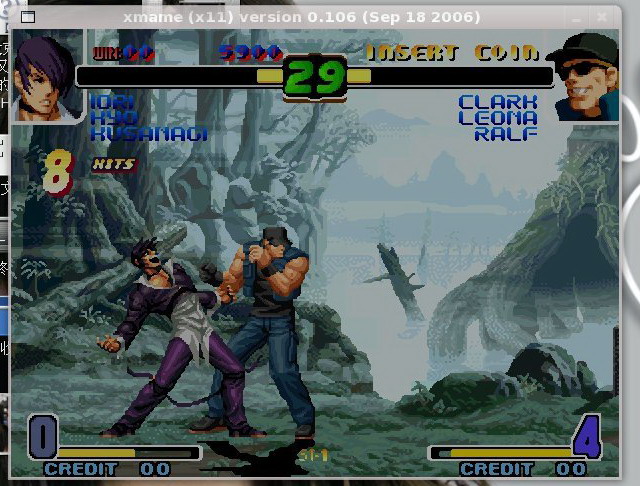Click Iori's character portrait
Viewport: 640px width, 486px height.
tap(47, 75)
